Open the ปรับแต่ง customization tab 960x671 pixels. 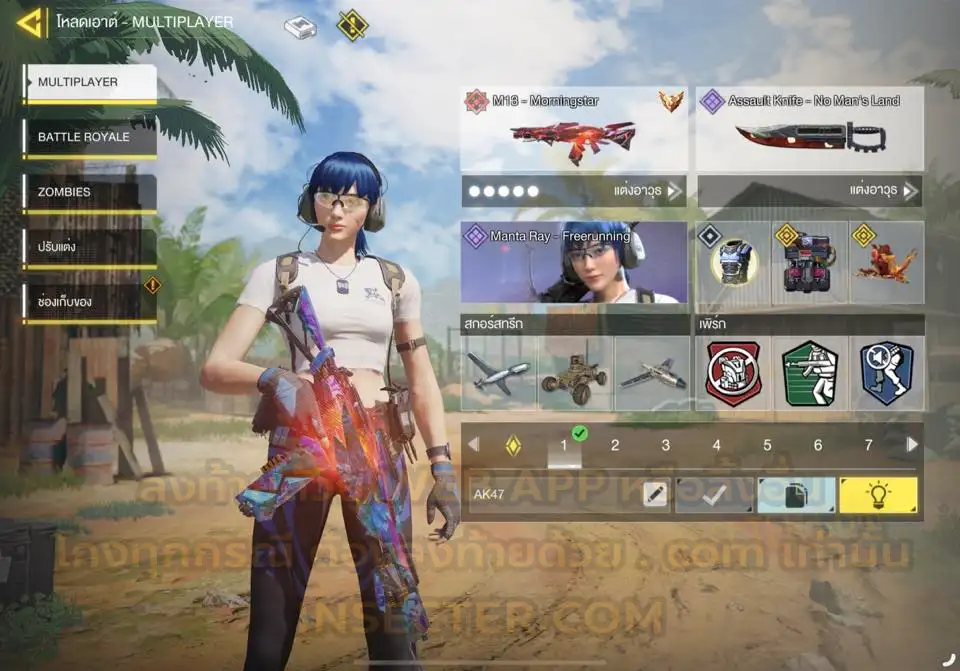[91, 247]
